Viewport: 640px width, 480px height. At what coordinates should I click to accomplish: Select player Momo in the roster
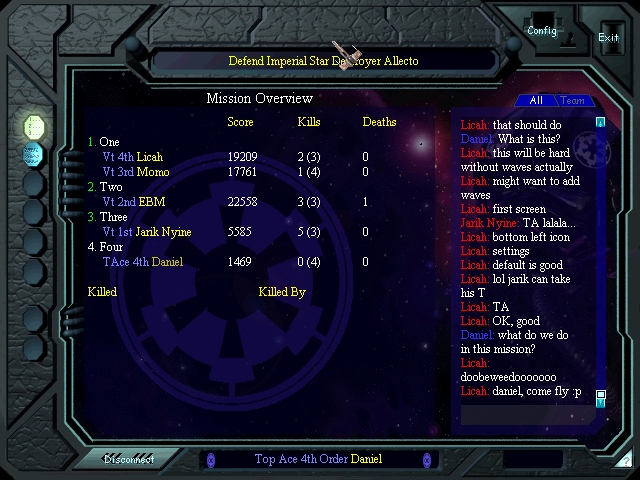pos(152,172)
